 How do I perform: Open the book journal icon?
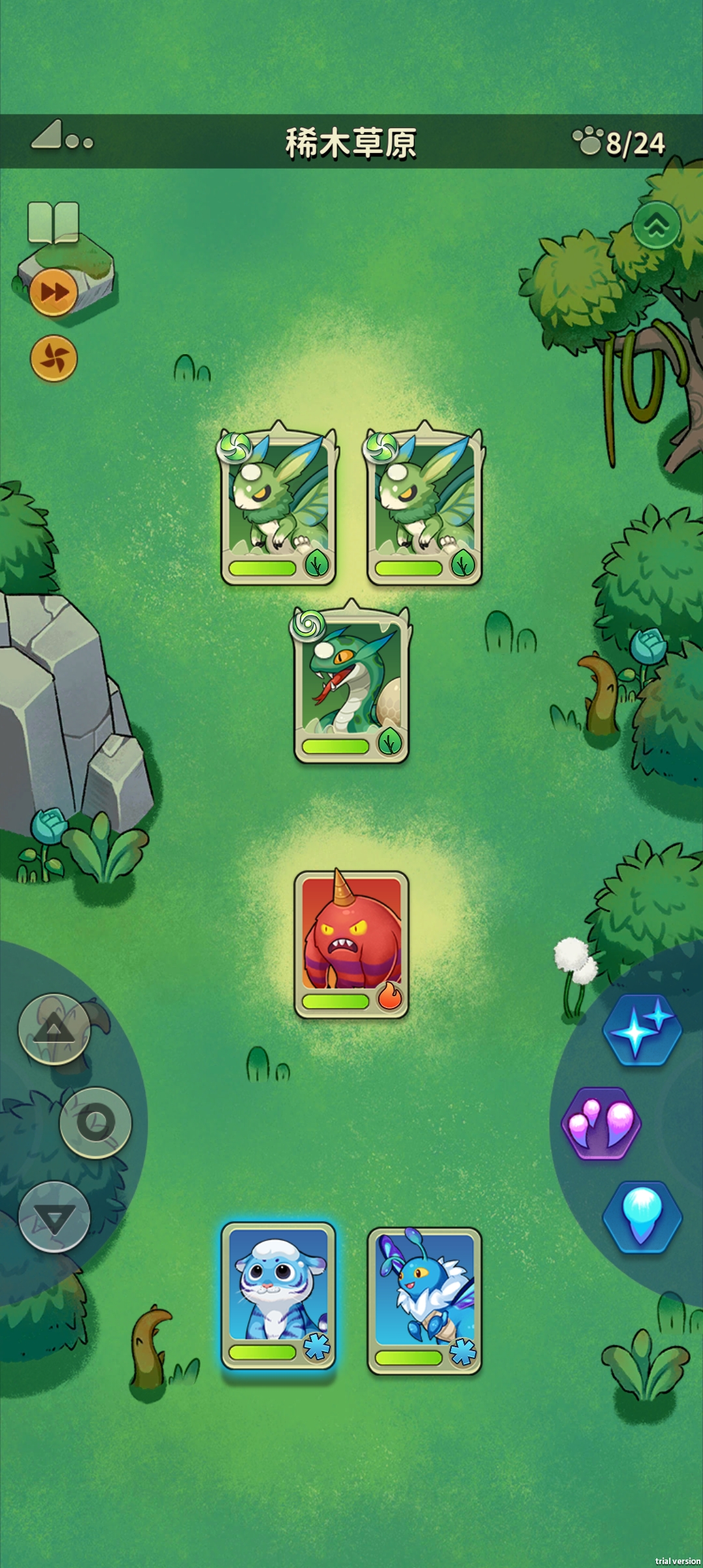(53, 222)
